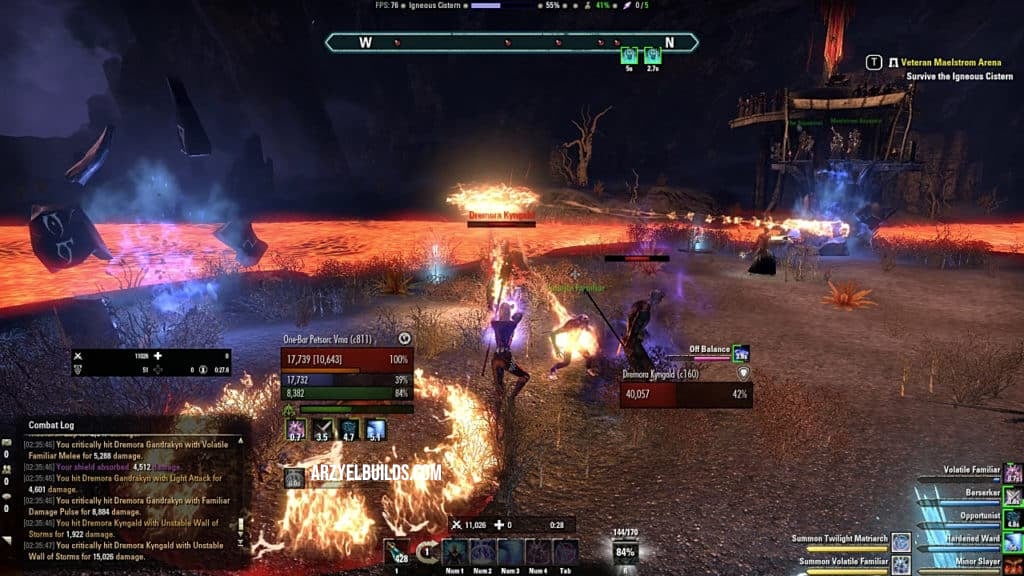The image size is (1024, 576).
Task: Activate the Num 2 skill slot
Action: 482,551
